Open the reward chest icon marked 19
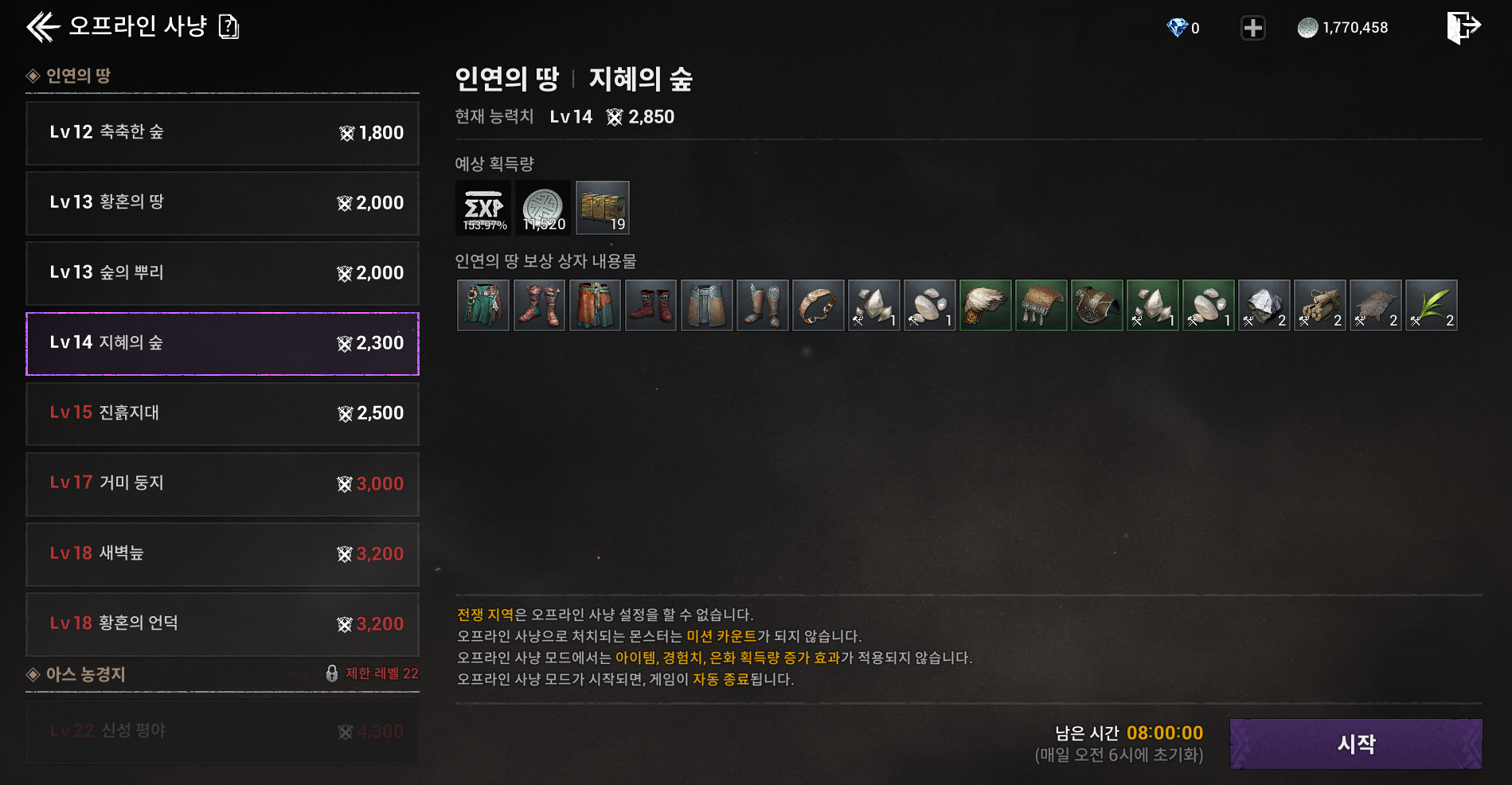 (x=602, y=207)
